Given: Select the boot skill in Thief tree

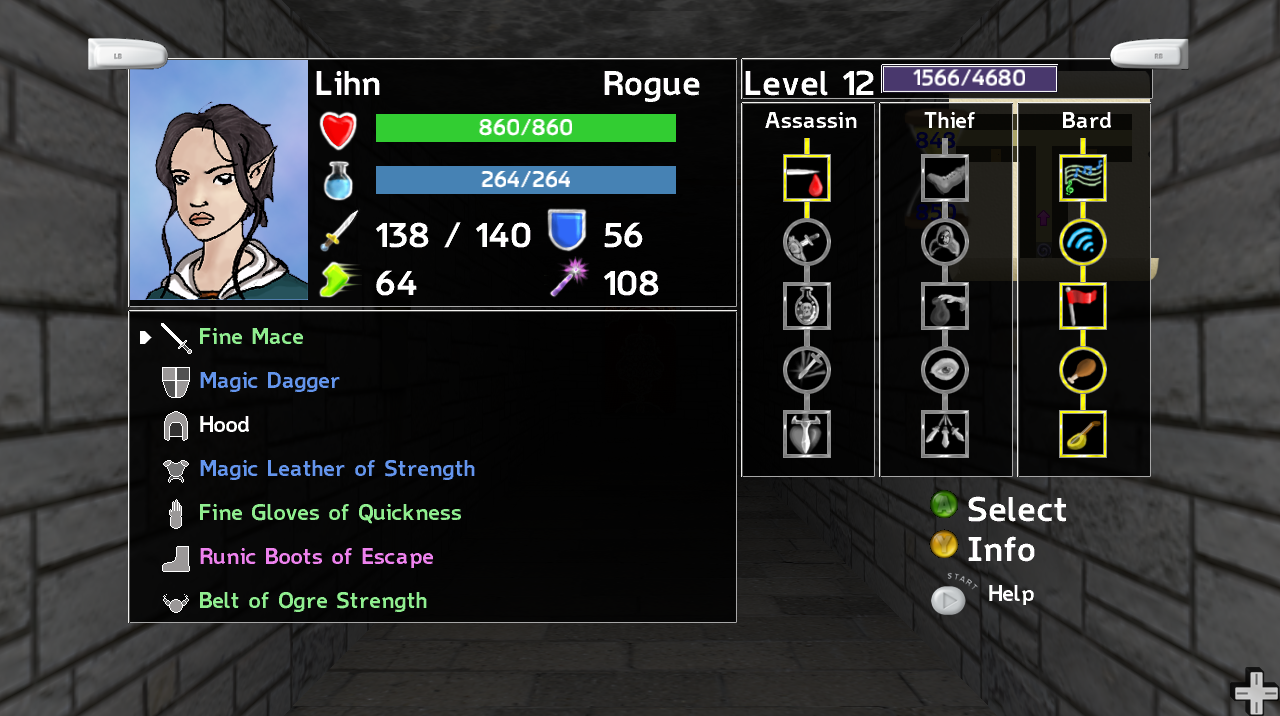Looking at the screenshot, I should click(x=945, y=179).
